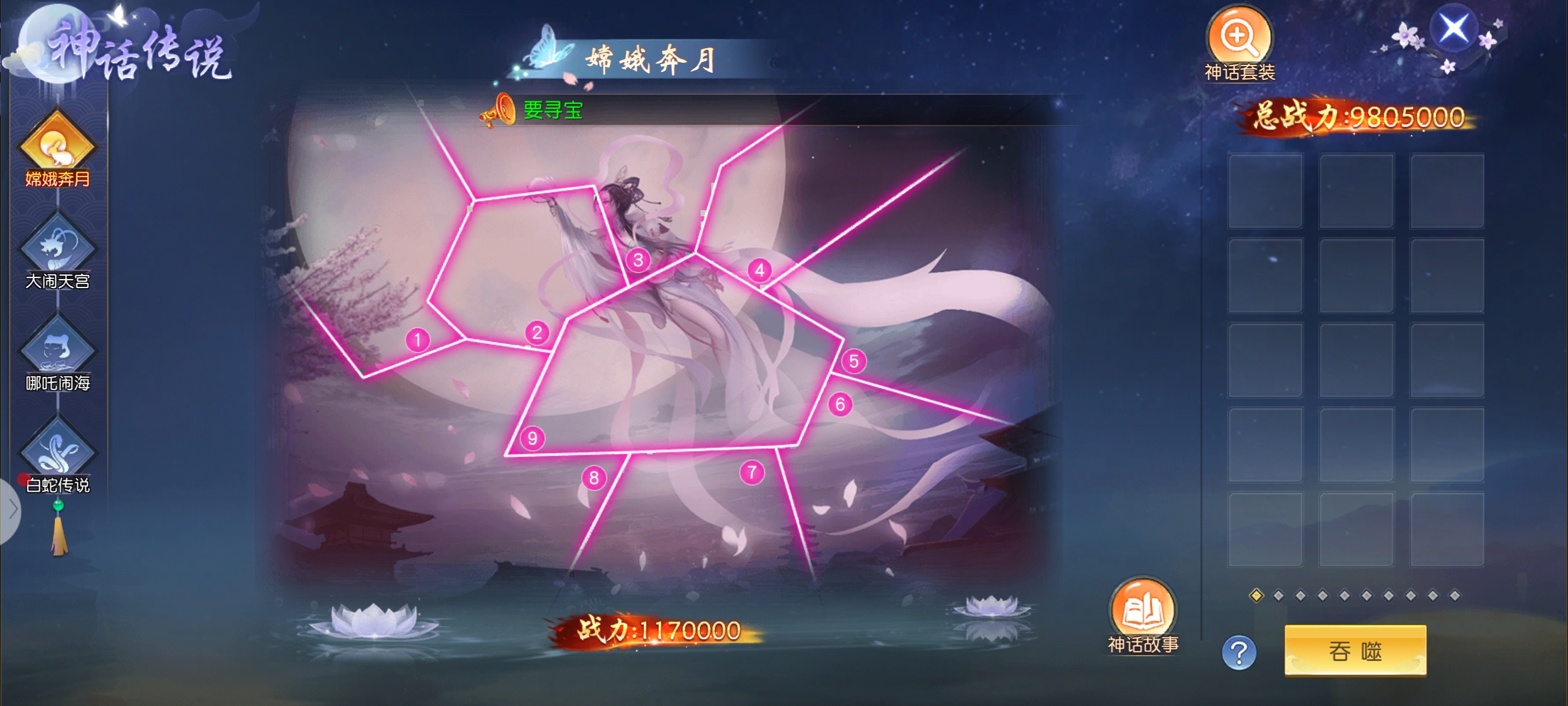Select puzzle fragment number 8
The height and width of the screenshot is (706, 1568).
pyautogui.click(x=594, y=477)
